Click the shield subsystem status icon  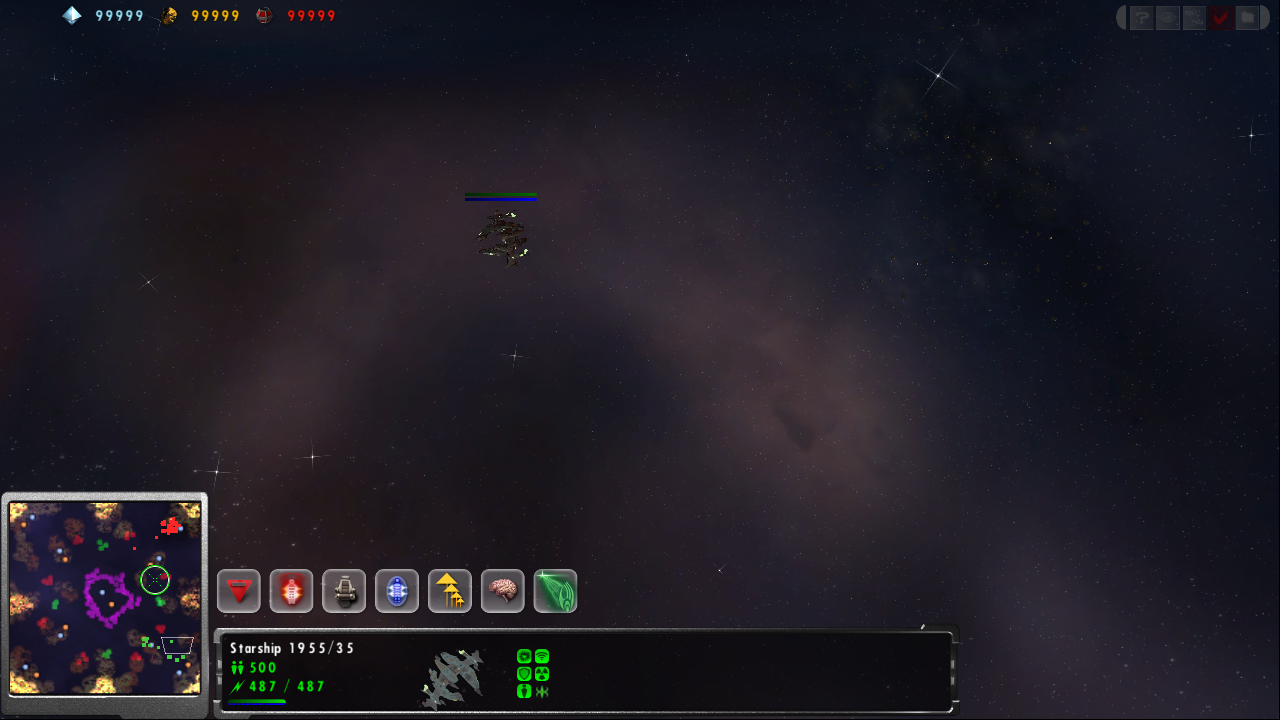[x=524, y=674]
